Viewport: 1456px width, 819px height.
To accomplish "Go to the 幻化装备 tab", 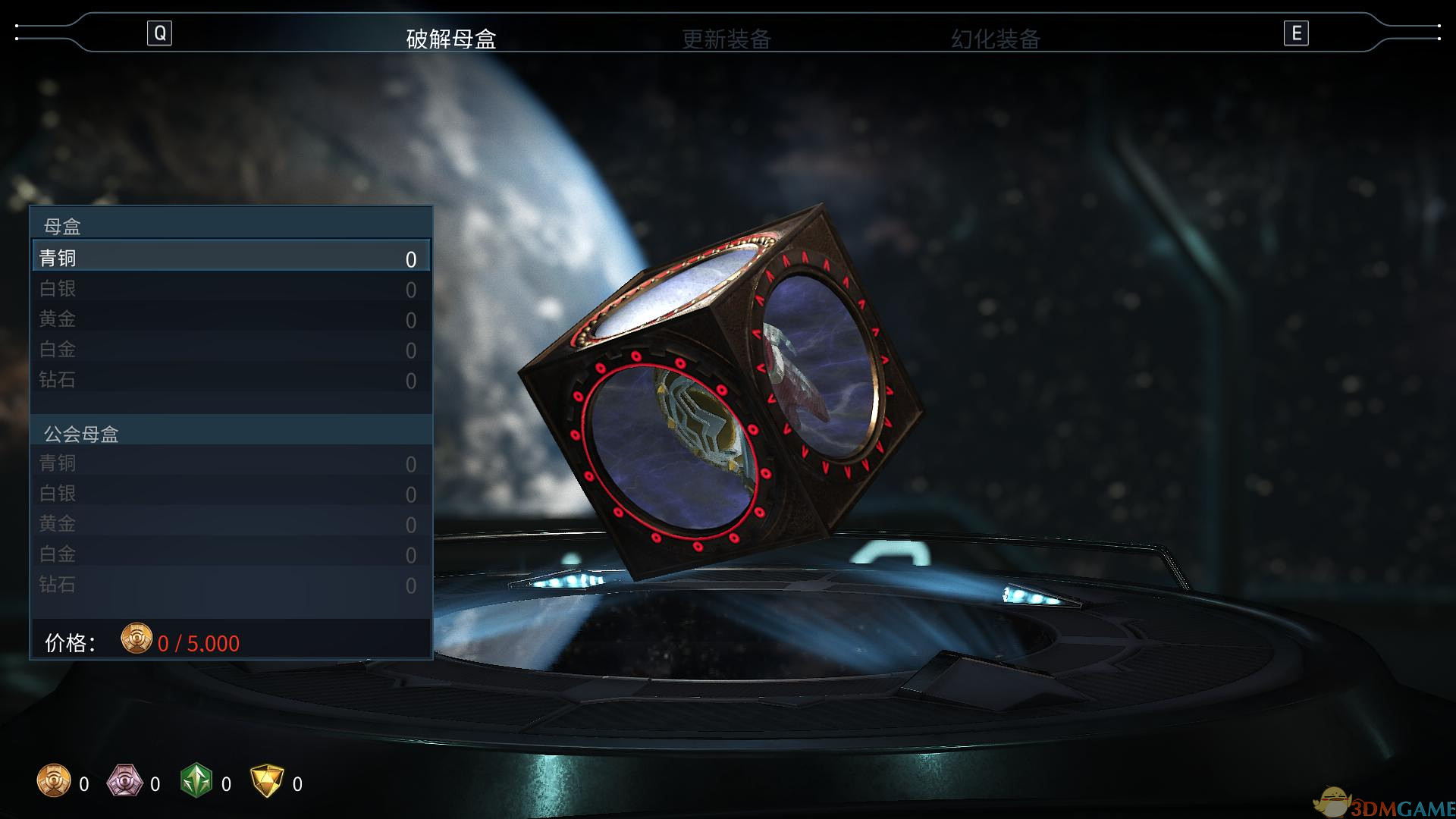I will (x=995, y=39).
